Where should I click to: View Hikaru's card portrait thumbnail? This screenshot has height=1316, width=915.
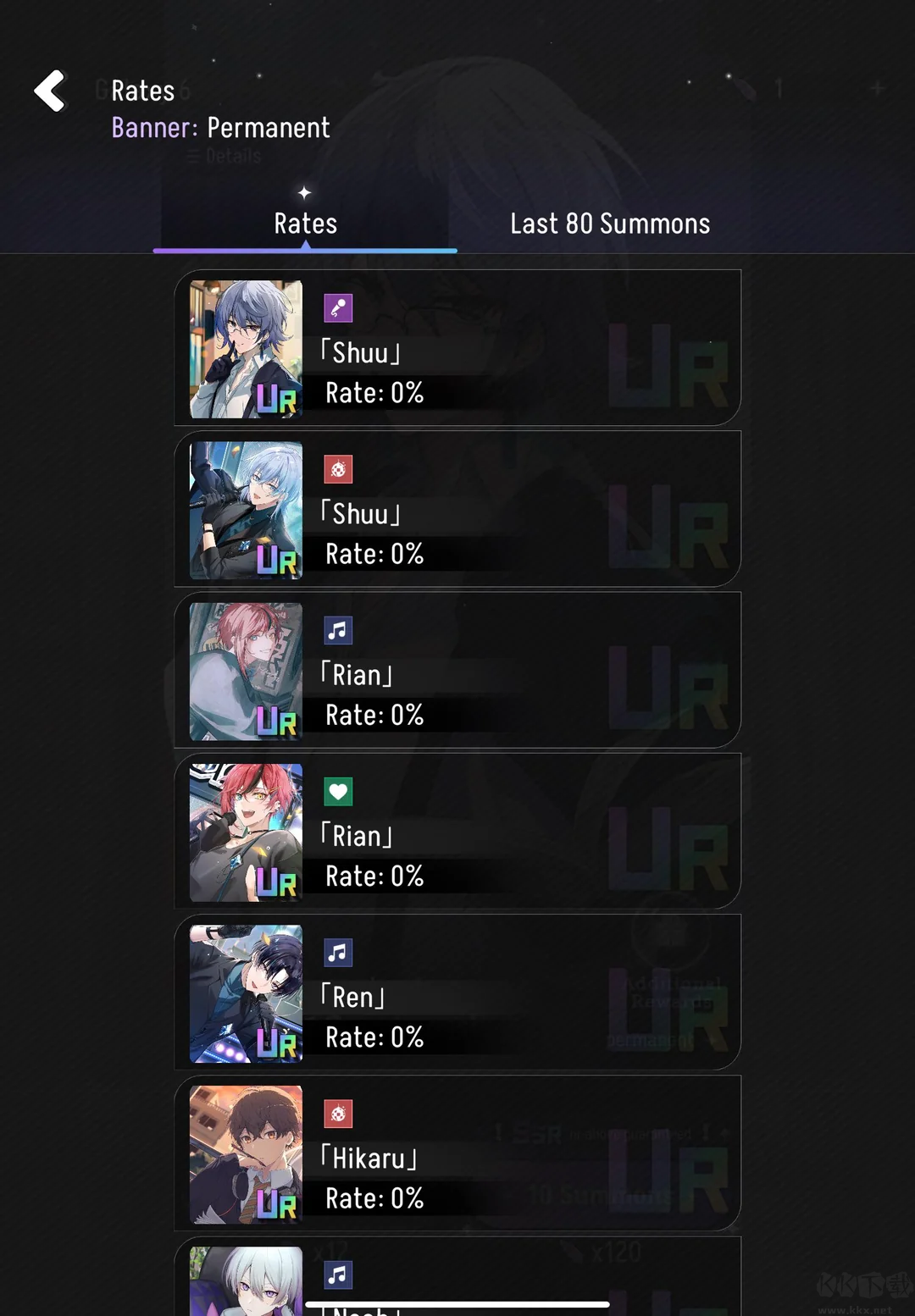[246, 1154]
